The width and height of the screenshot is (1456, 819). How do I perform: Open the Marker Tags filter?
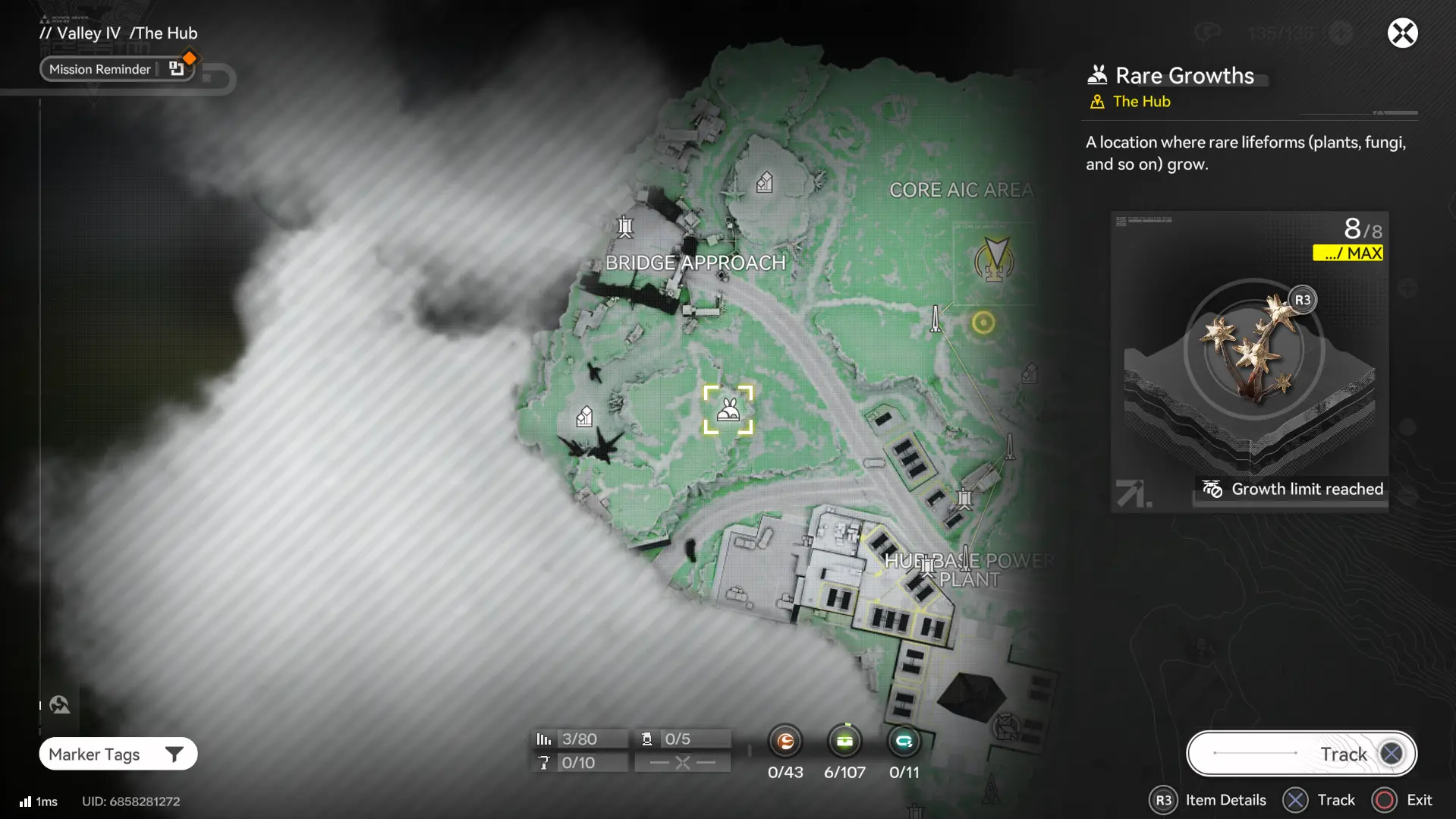118,754
